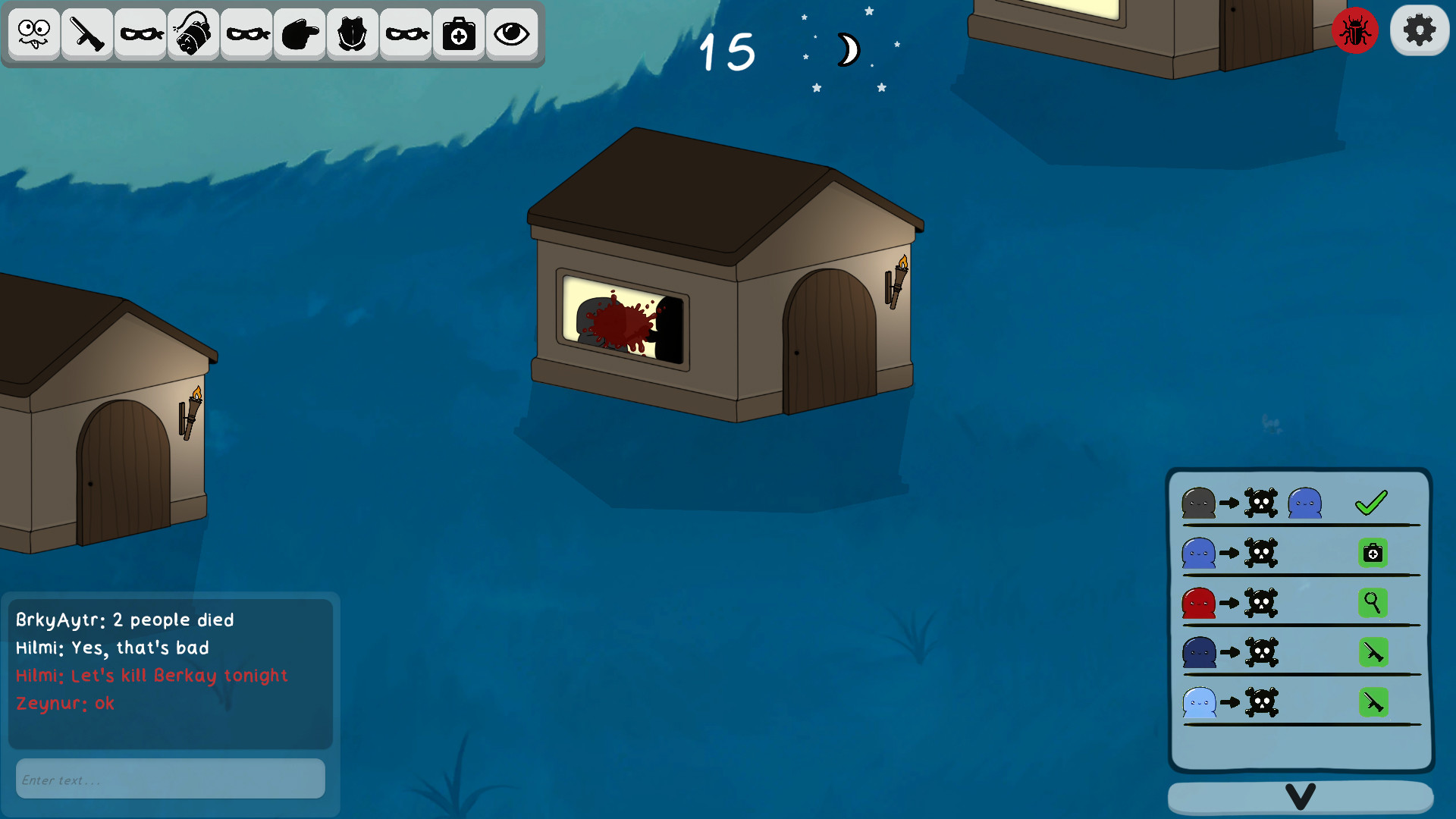Image resolution: width=1456 pixels, height=819 pixels.
Task: Select the eye vision icon
Action: [511, 33]
